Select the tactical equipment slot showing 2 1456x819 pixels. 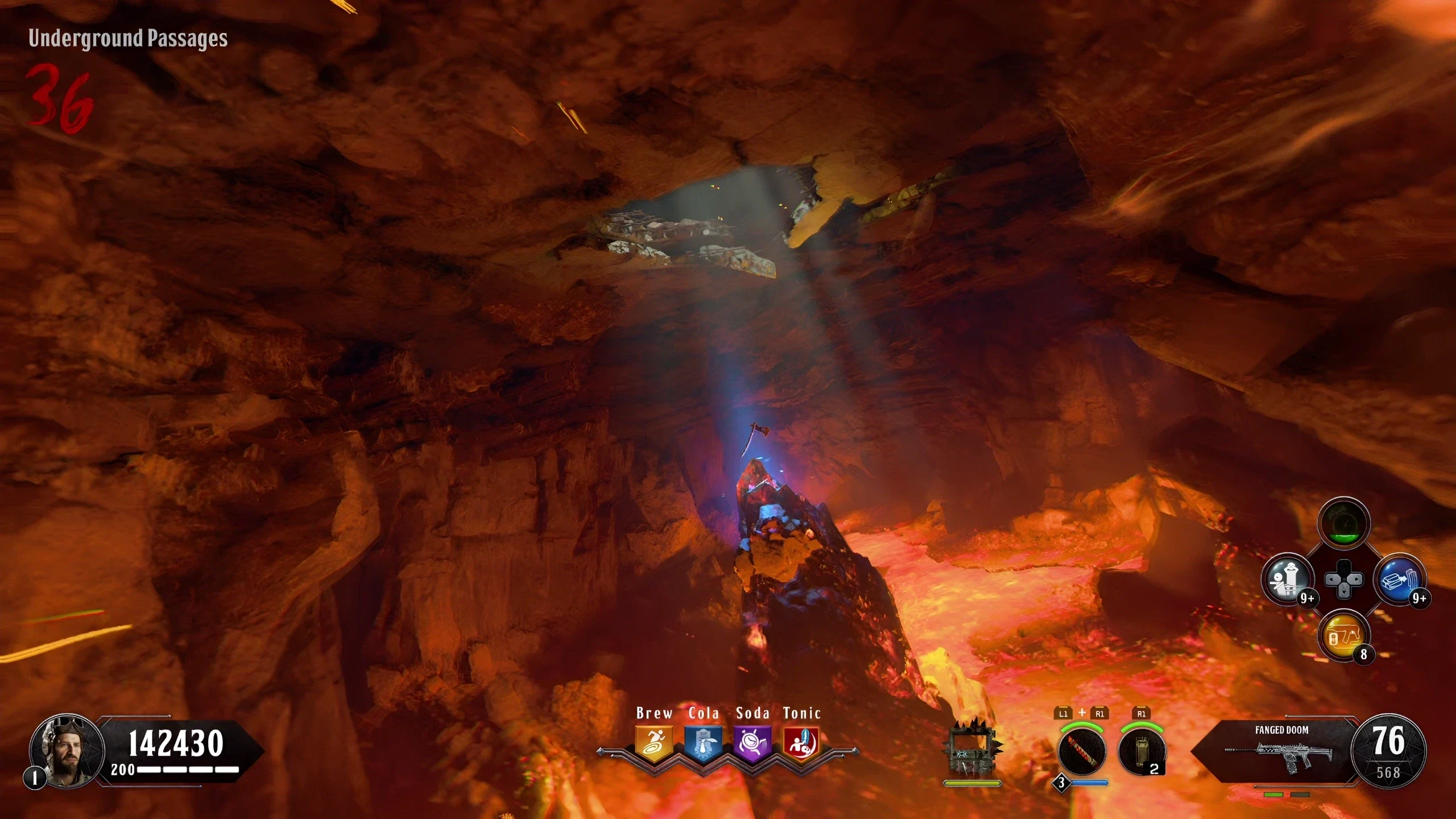1141,751
